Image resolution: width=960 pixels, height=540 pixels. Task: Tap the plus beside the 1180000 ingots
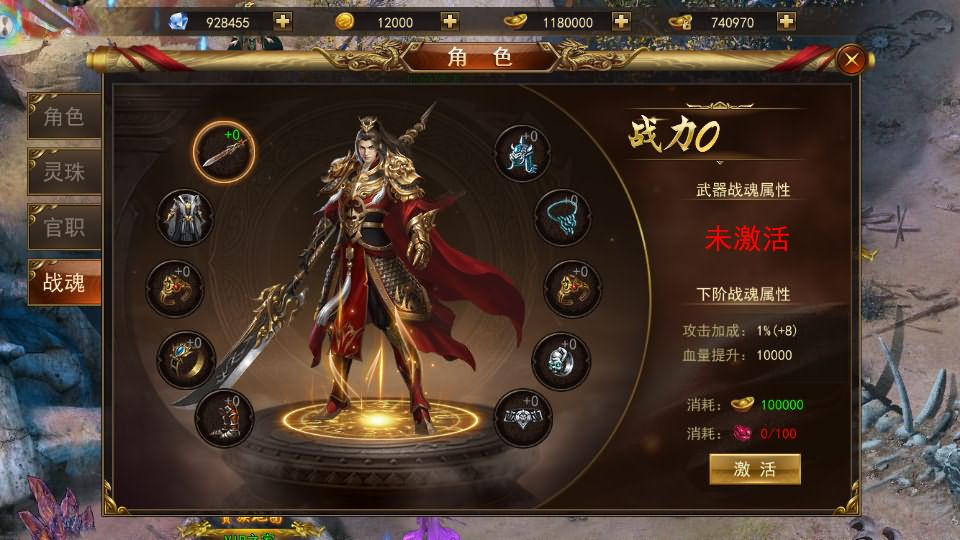621,21
